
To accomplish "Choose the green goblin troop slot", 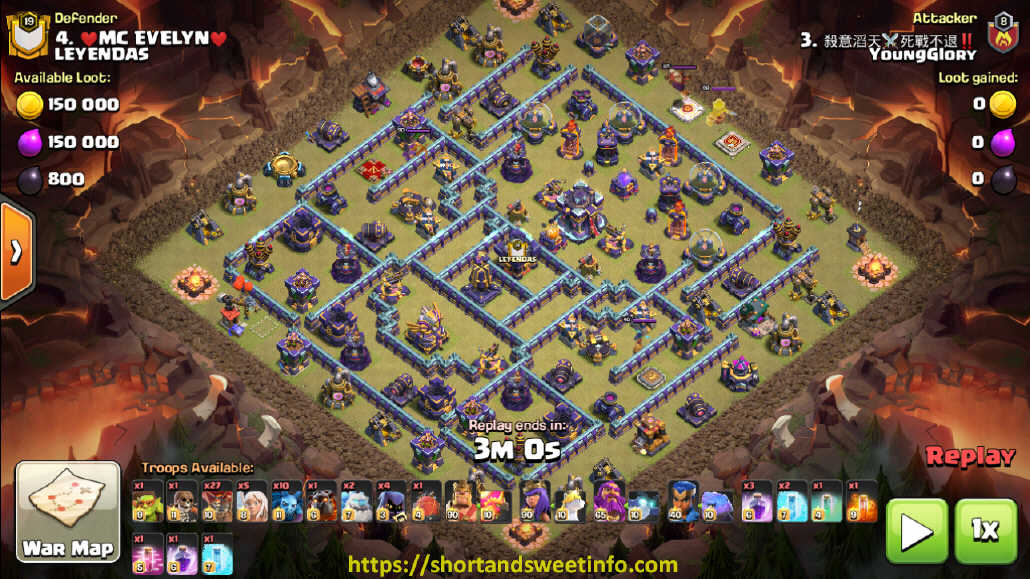I will (x=146, y=501).
